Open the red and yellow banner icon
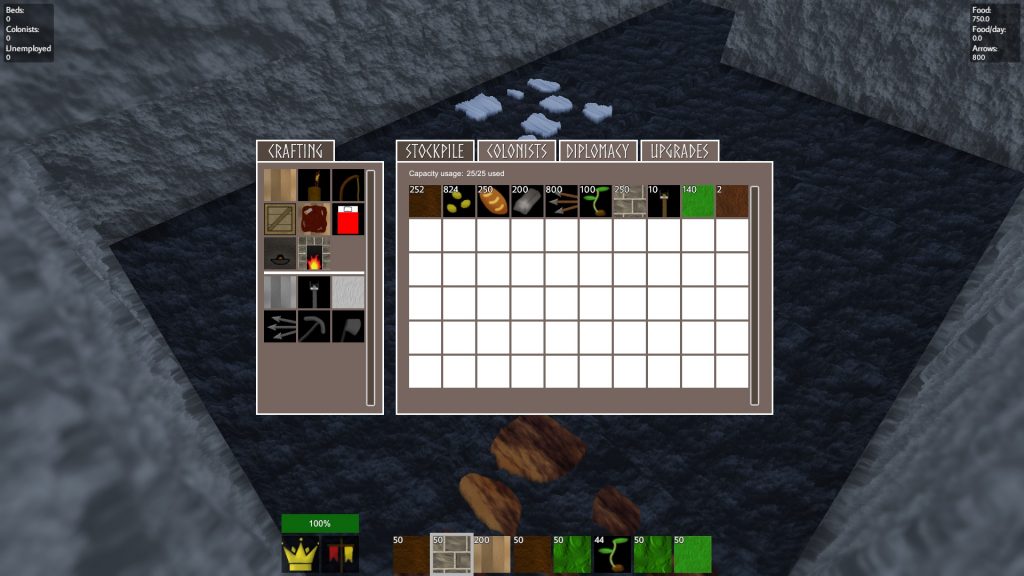Viewport: 1024px width, 576px height. [339, 554]
